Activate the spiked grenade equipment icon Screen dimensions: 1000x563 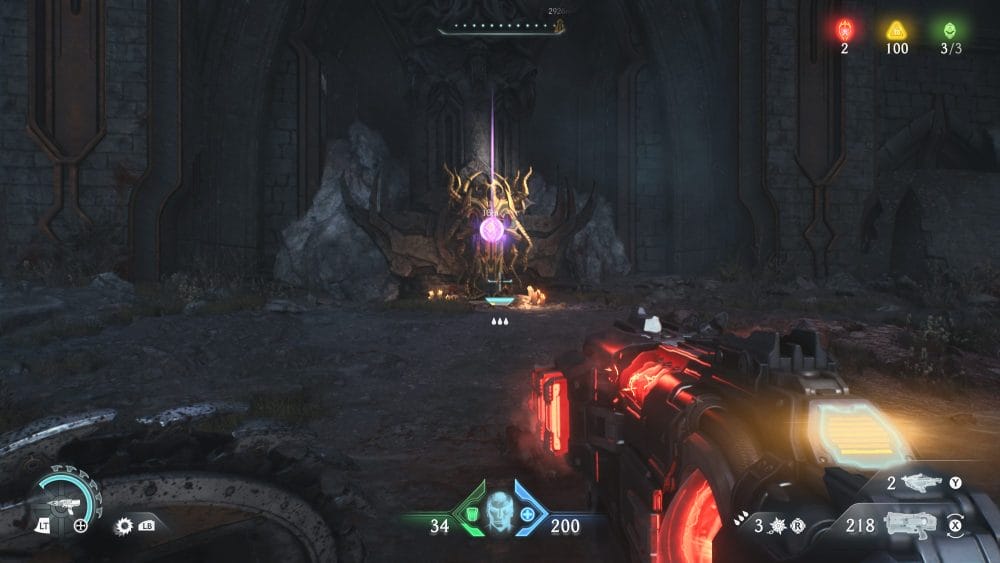pos(772,525)
